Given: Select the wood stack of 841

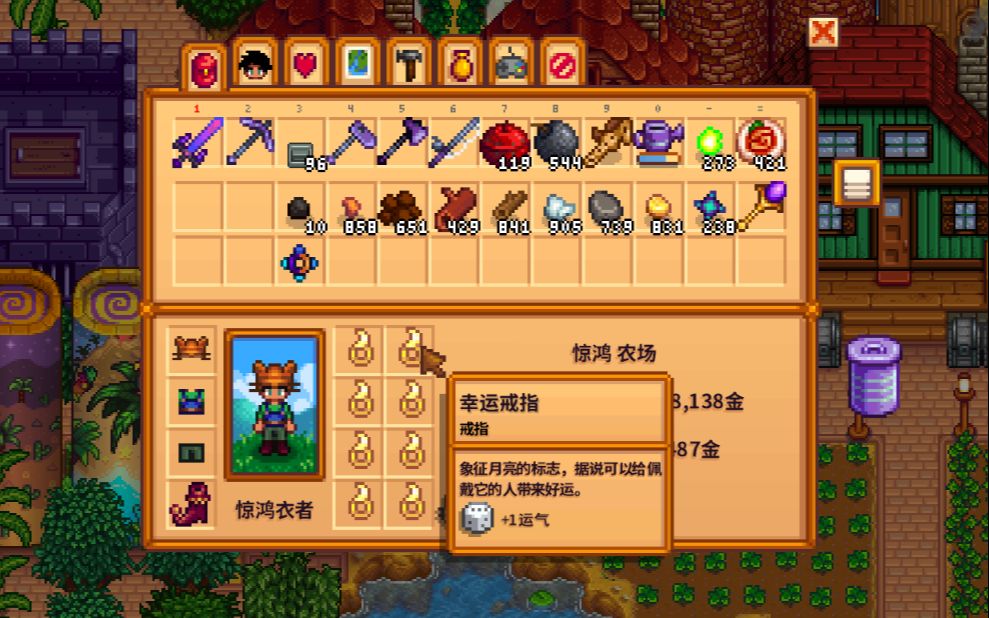Looking at the screenshot, I should (x=505, y=208).
